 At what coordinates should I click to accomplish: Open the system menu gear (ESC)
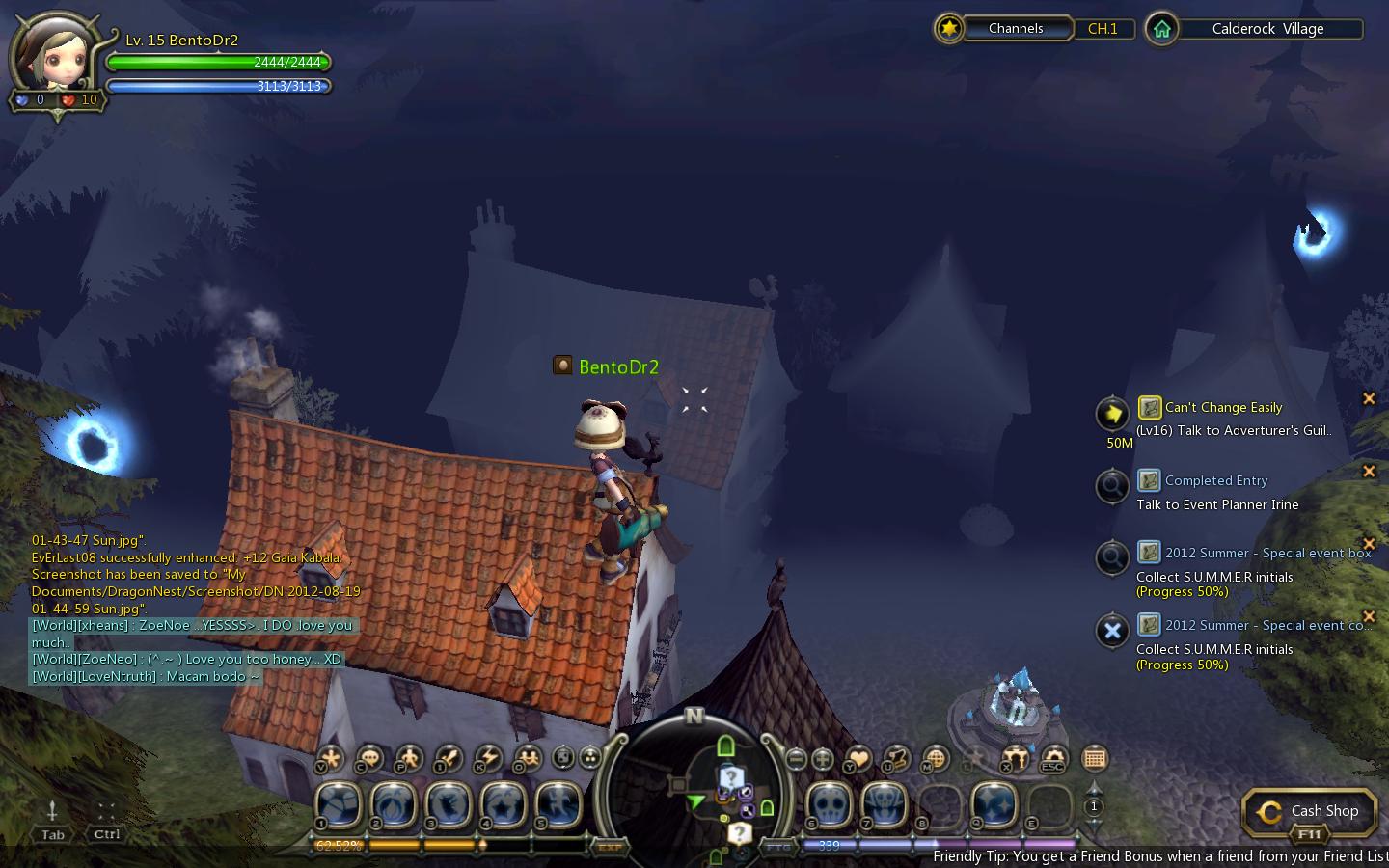point(1054,759)
